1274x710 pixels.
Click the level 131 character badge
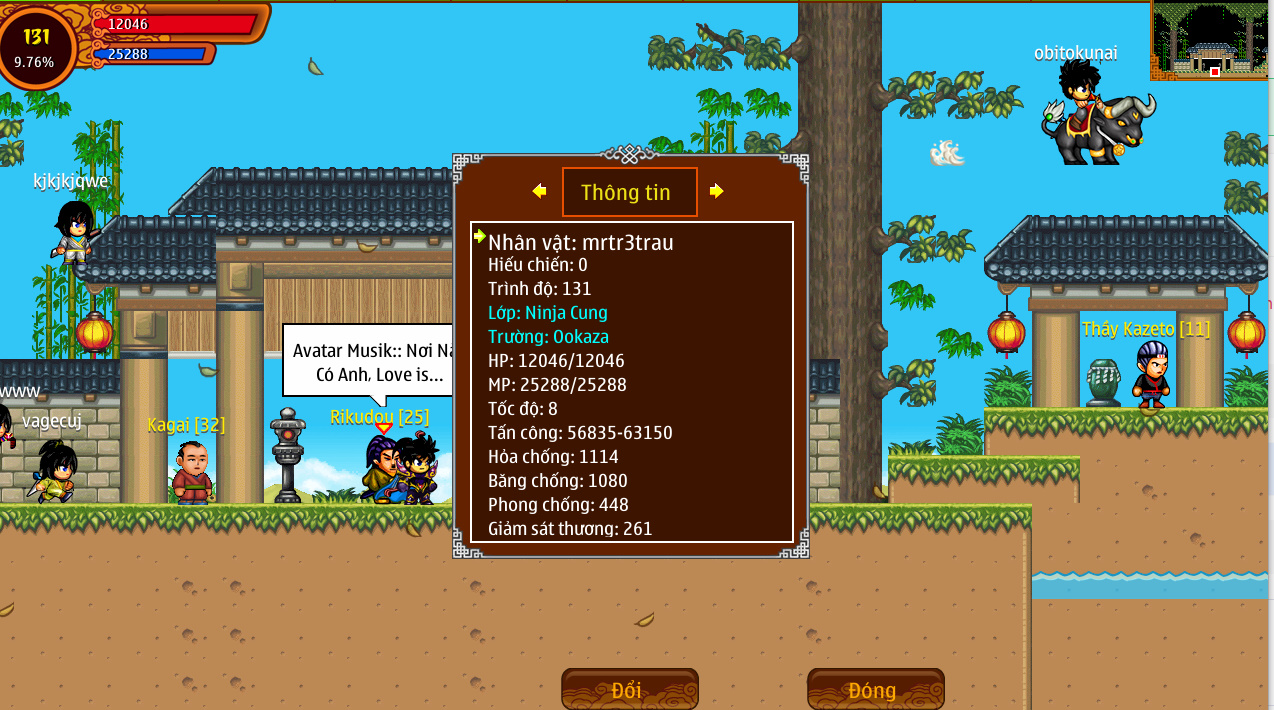click(37, 47)
